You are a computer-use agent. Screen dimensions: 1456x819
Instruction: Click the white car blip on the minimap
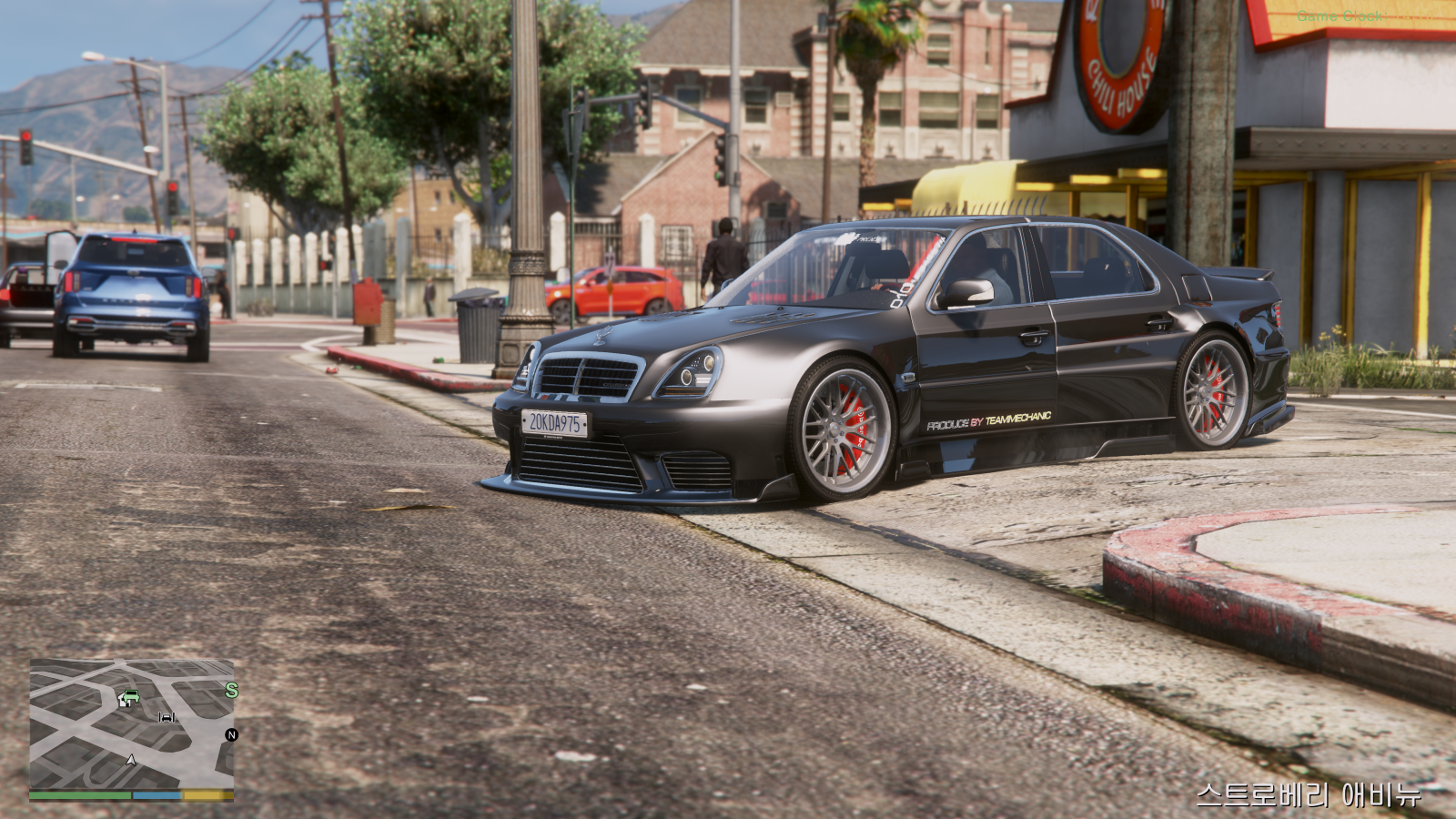tap(167, 717)
